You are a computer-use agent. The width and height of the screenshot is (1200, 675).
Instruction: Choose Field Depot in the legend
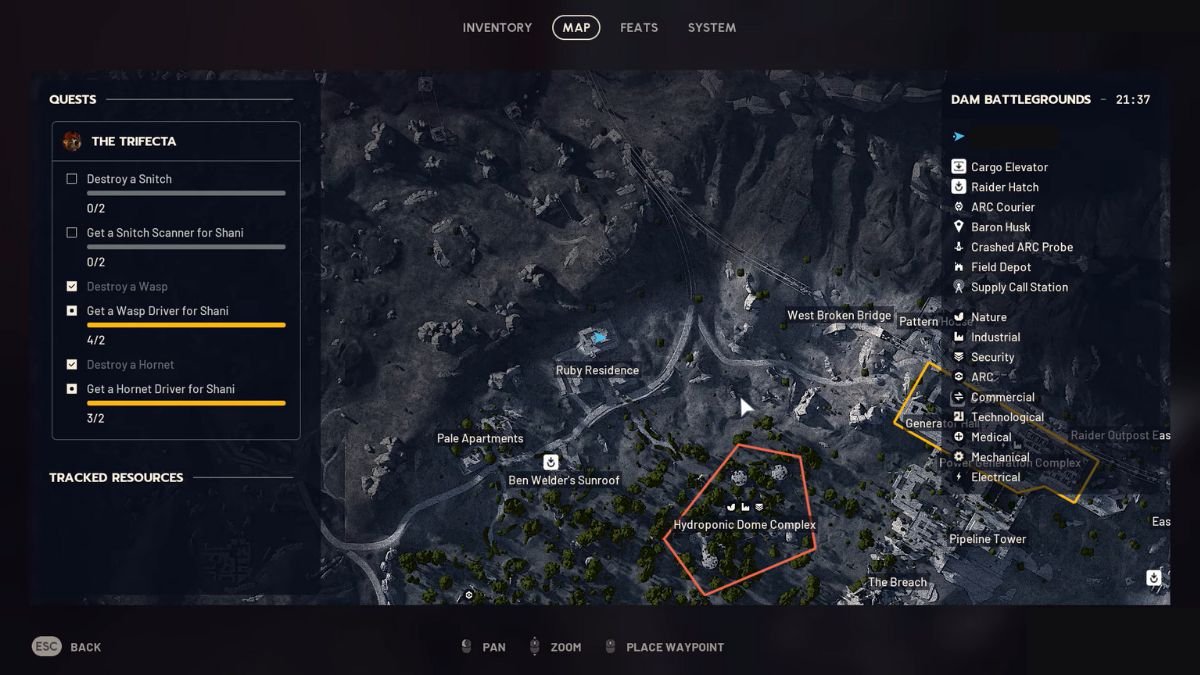coord(1000,267)
